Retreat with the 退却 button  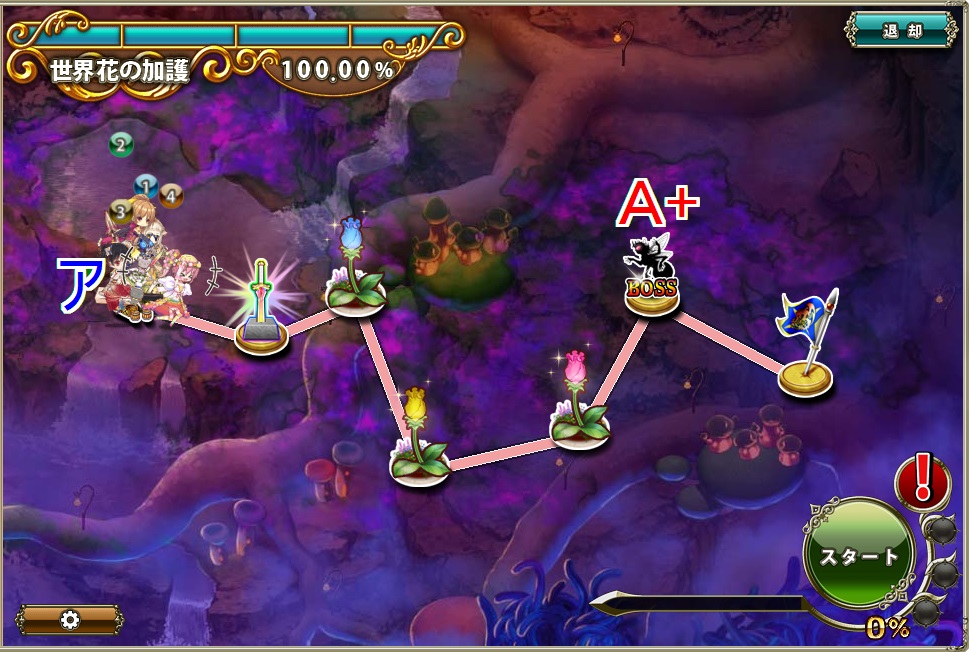point(901,30)
